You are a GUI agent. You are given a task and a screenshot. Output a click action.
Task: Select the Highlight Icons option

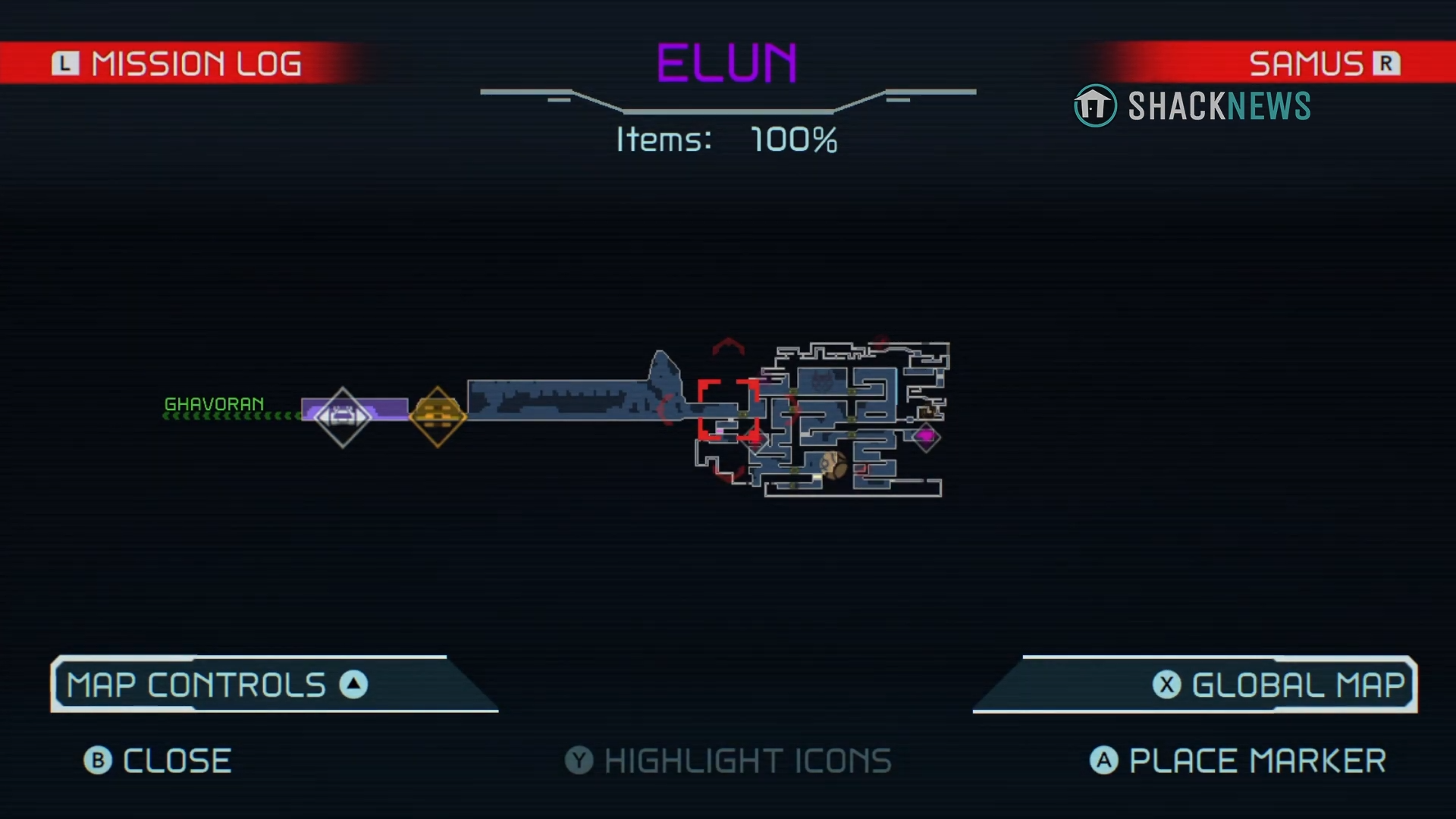tap(728, 761)
